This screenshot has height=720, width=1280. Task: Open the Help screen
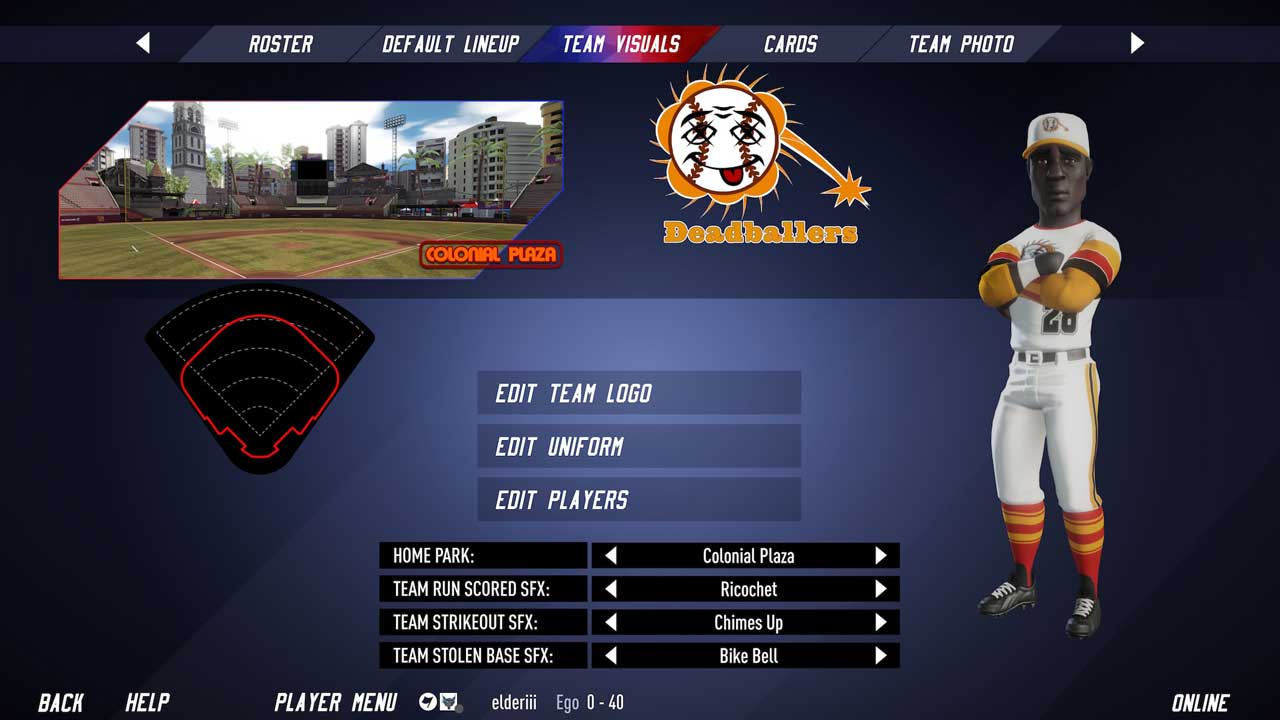click(x=147, y=702)
